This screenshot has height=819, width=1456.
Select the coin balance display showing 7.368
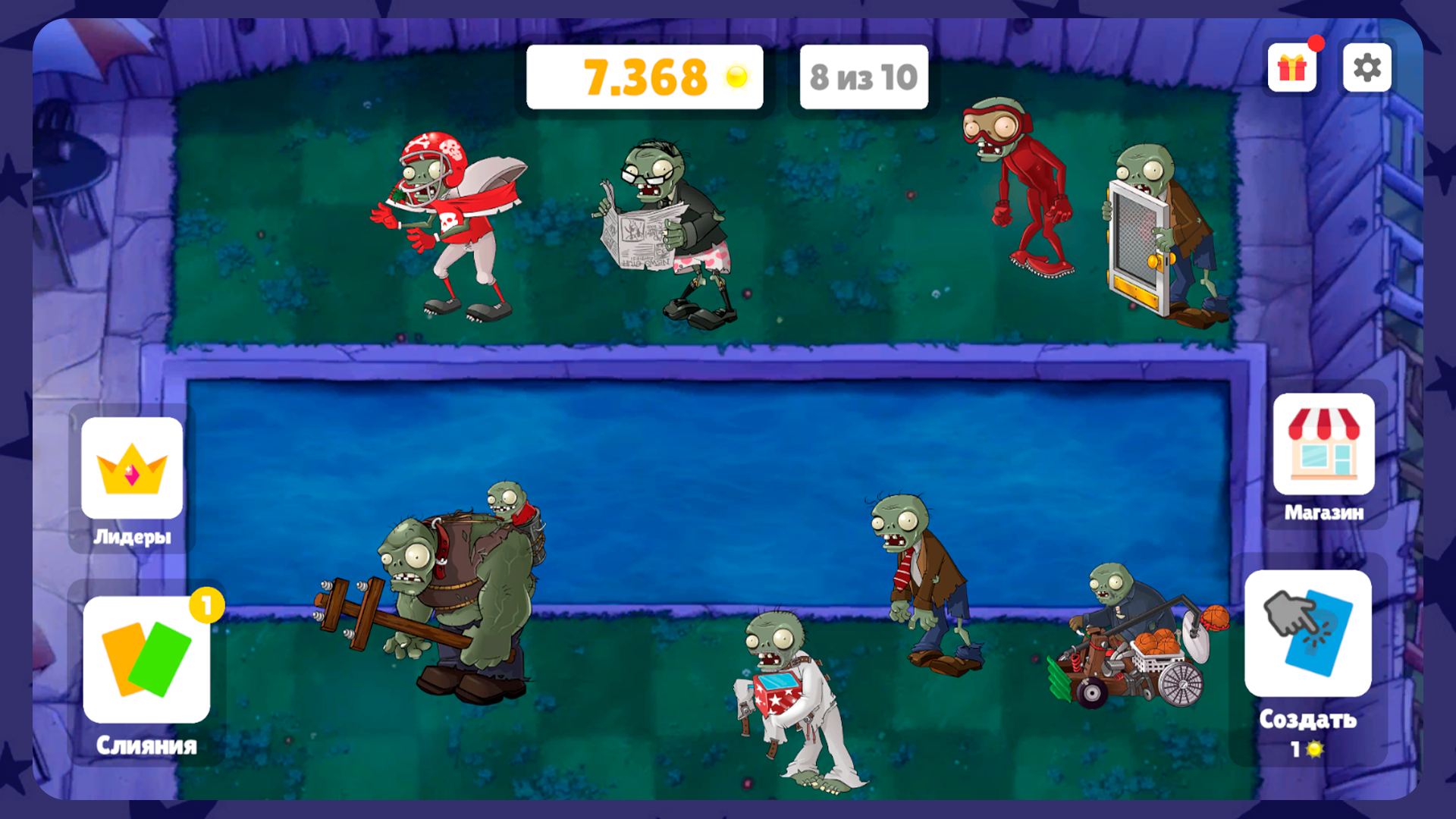click(645, 76)
